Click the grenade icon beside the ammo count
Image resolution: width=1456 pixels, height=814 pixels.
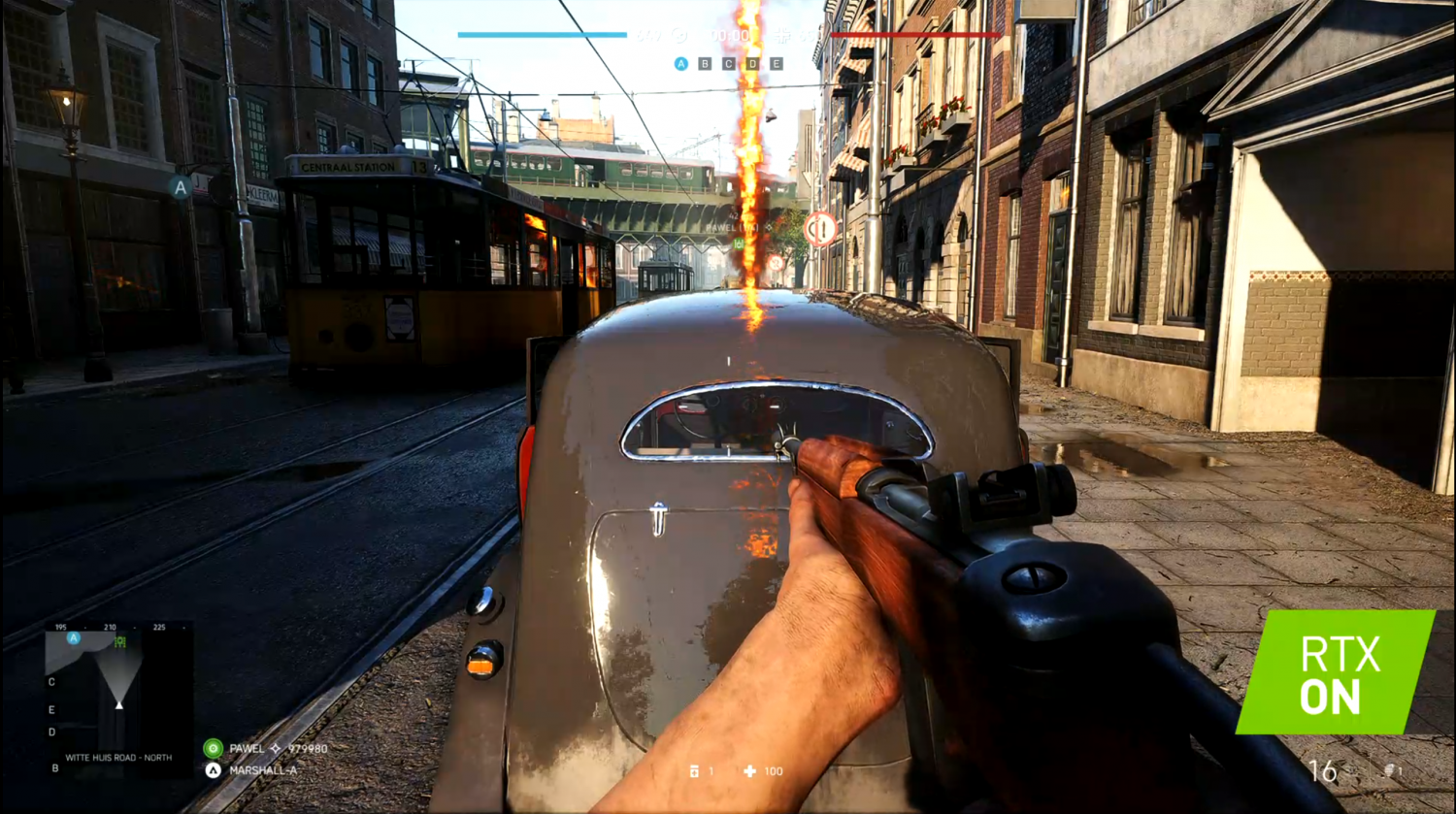(x=1389, y=771)
